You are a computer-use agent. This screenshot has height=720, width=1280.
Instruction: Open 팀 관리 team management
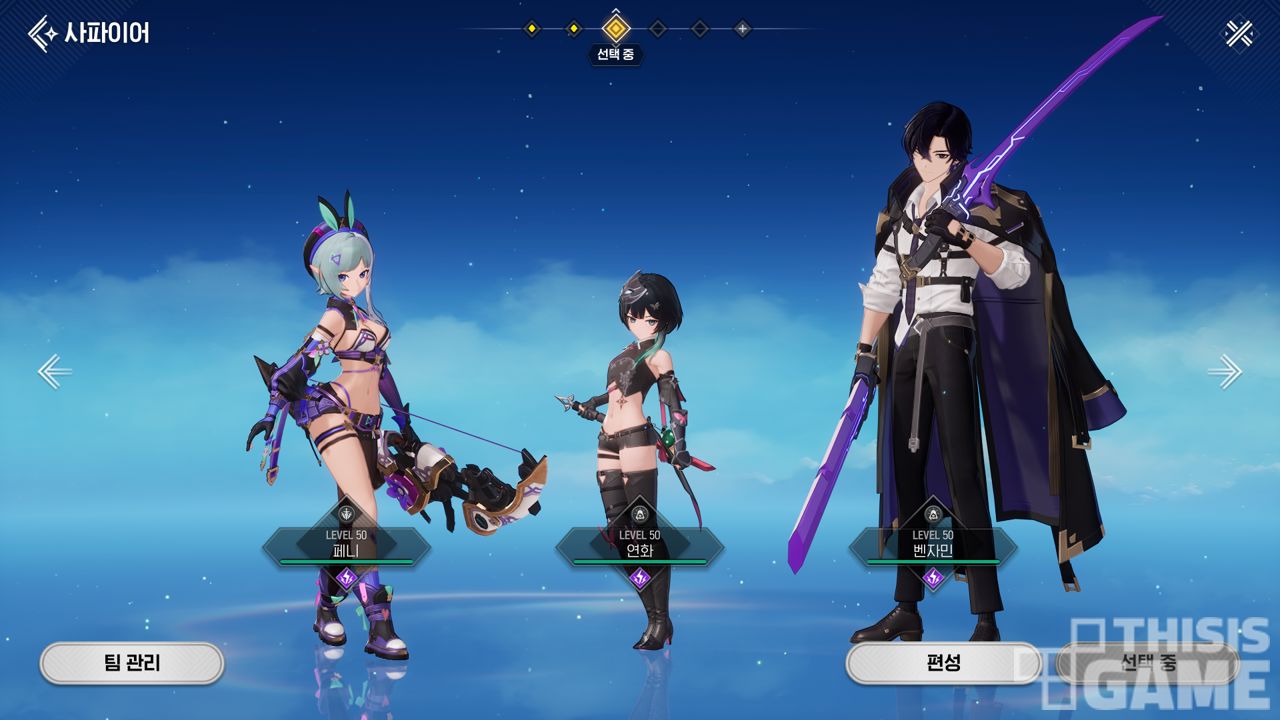[132, 662]
